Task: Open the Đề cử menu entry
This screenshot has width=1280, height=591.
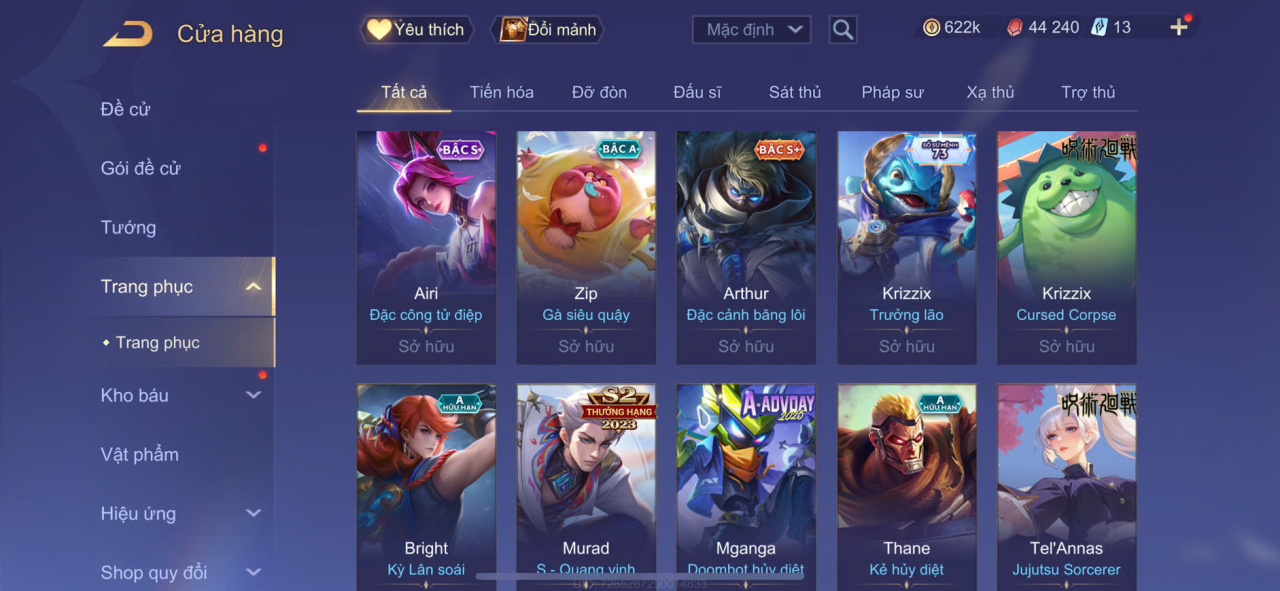Action: [x=126, y=109]
